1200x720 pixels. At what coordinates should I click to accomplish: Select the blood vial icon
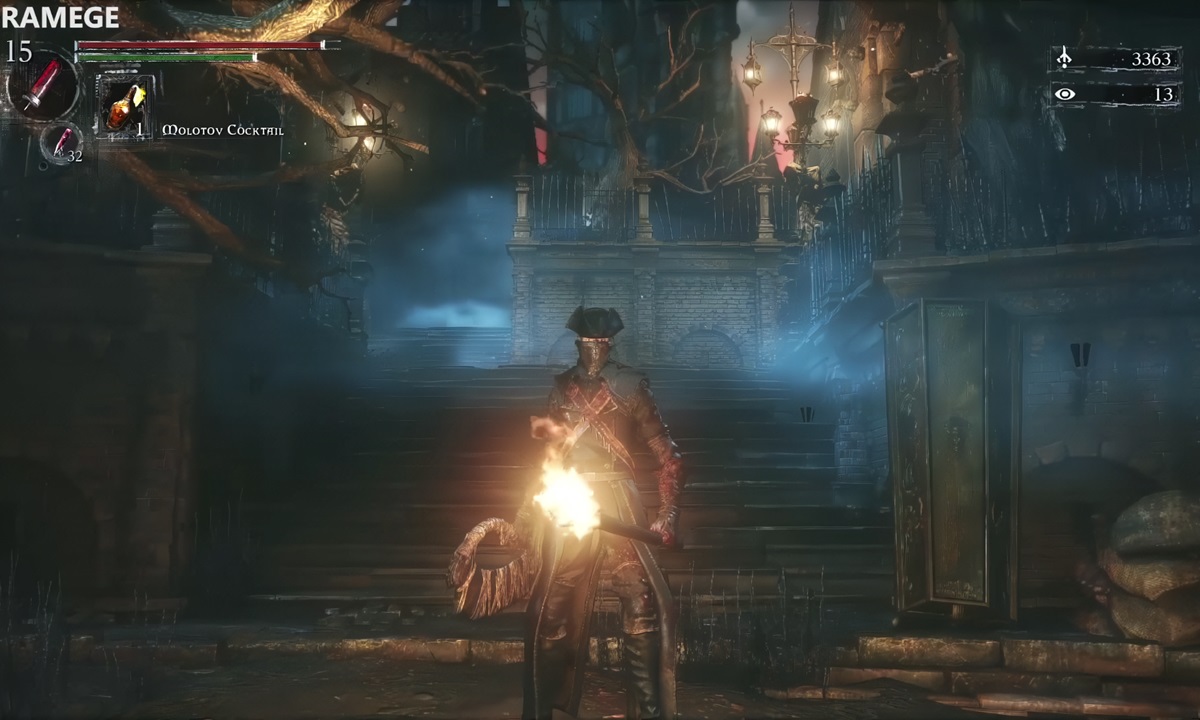pyautogui.click(x=43, y=86)
